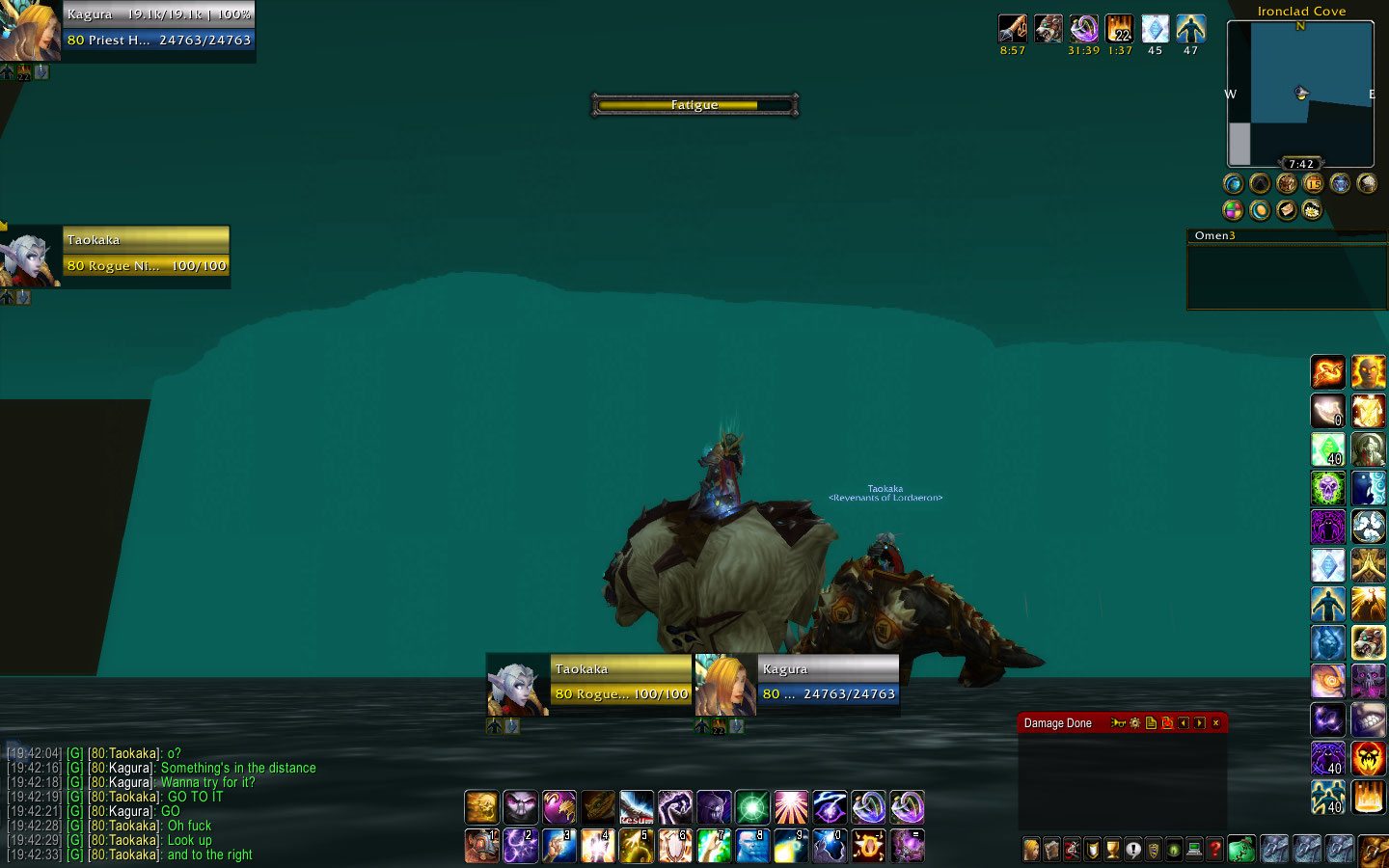Go to next page in damage meter
This screenshot has width=1389, height=868.
coord(1199,723)
